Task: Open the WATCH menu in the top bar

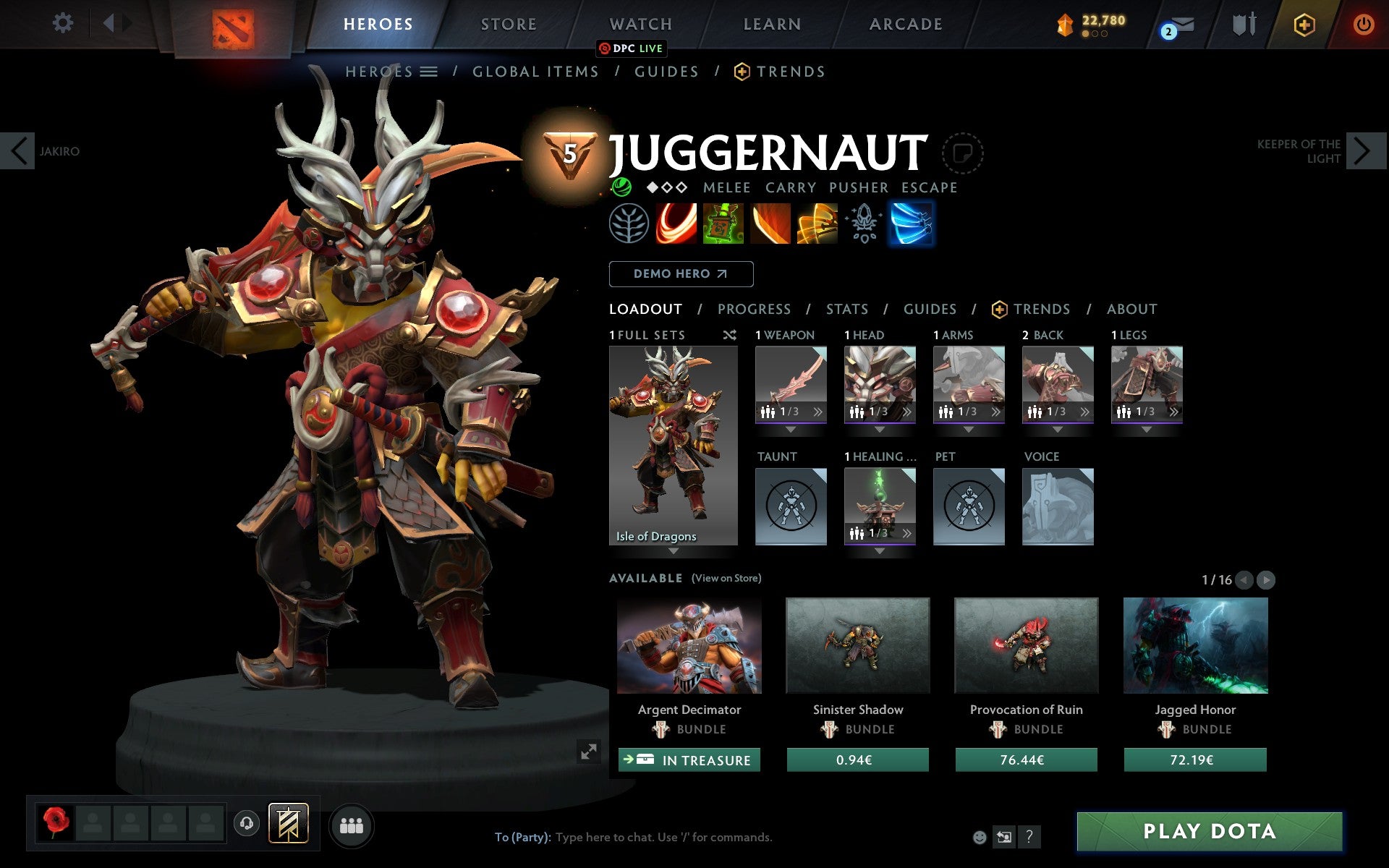Action: 640,23
